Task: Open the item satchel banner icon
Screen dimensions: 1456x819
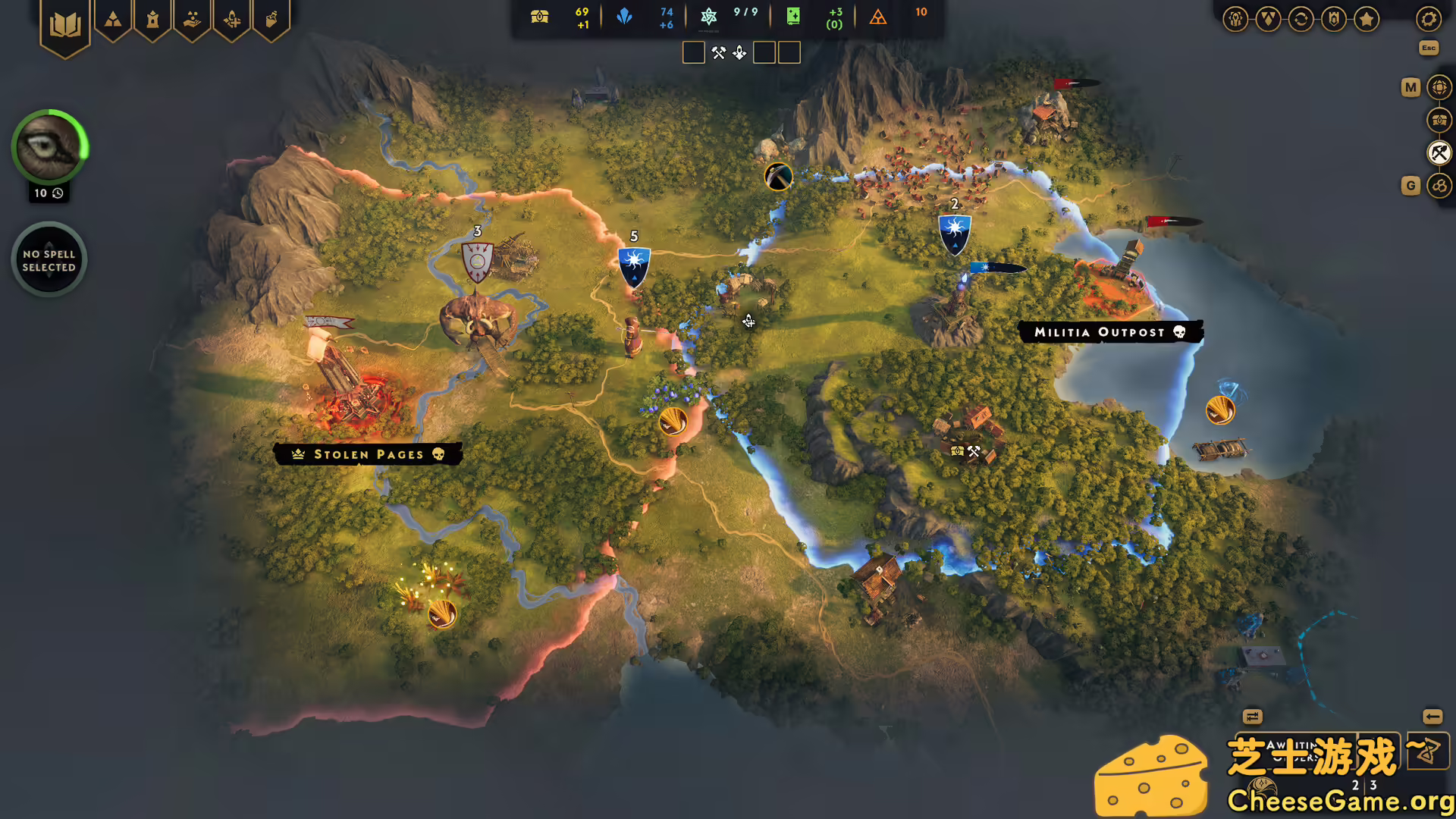Action: tap(271, 19)
